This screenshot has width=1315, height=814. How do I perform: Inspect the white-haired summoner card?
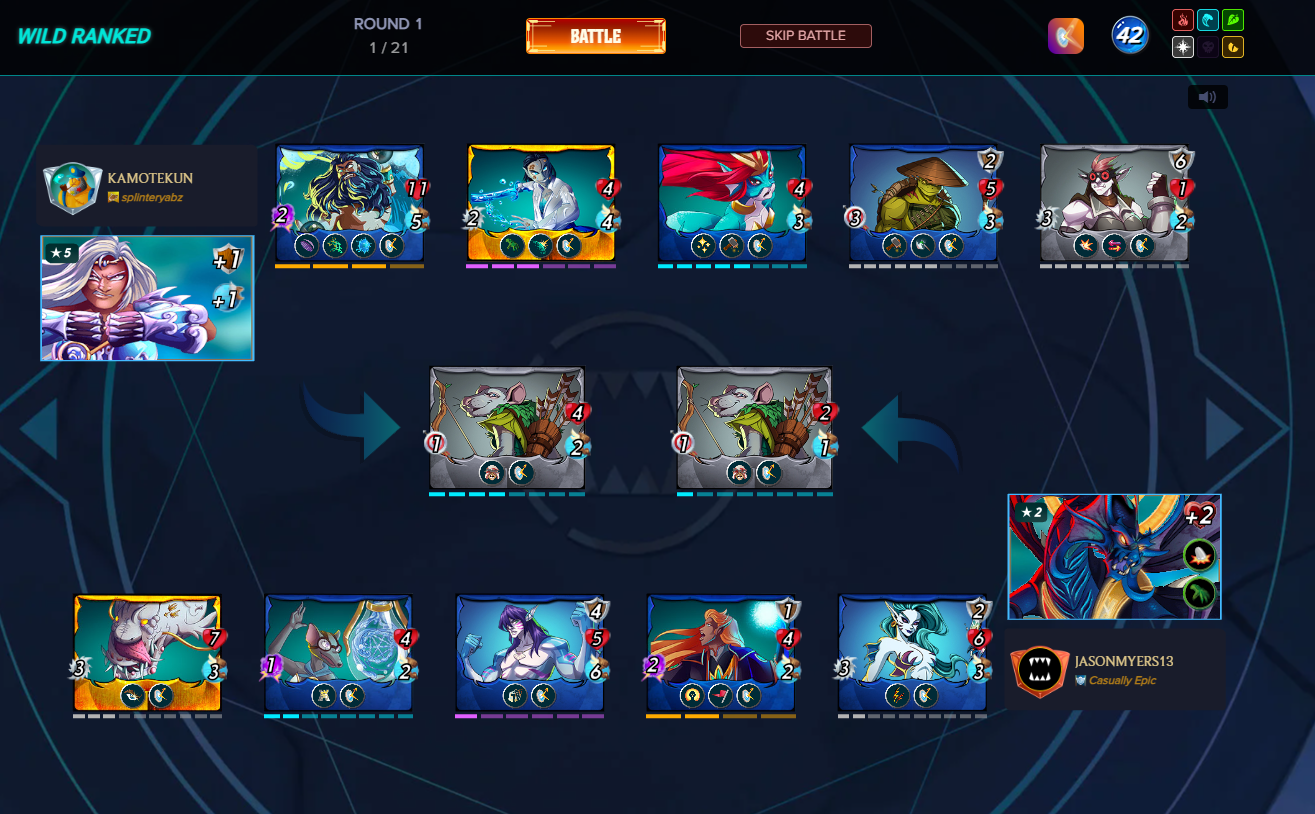(147, 298)
